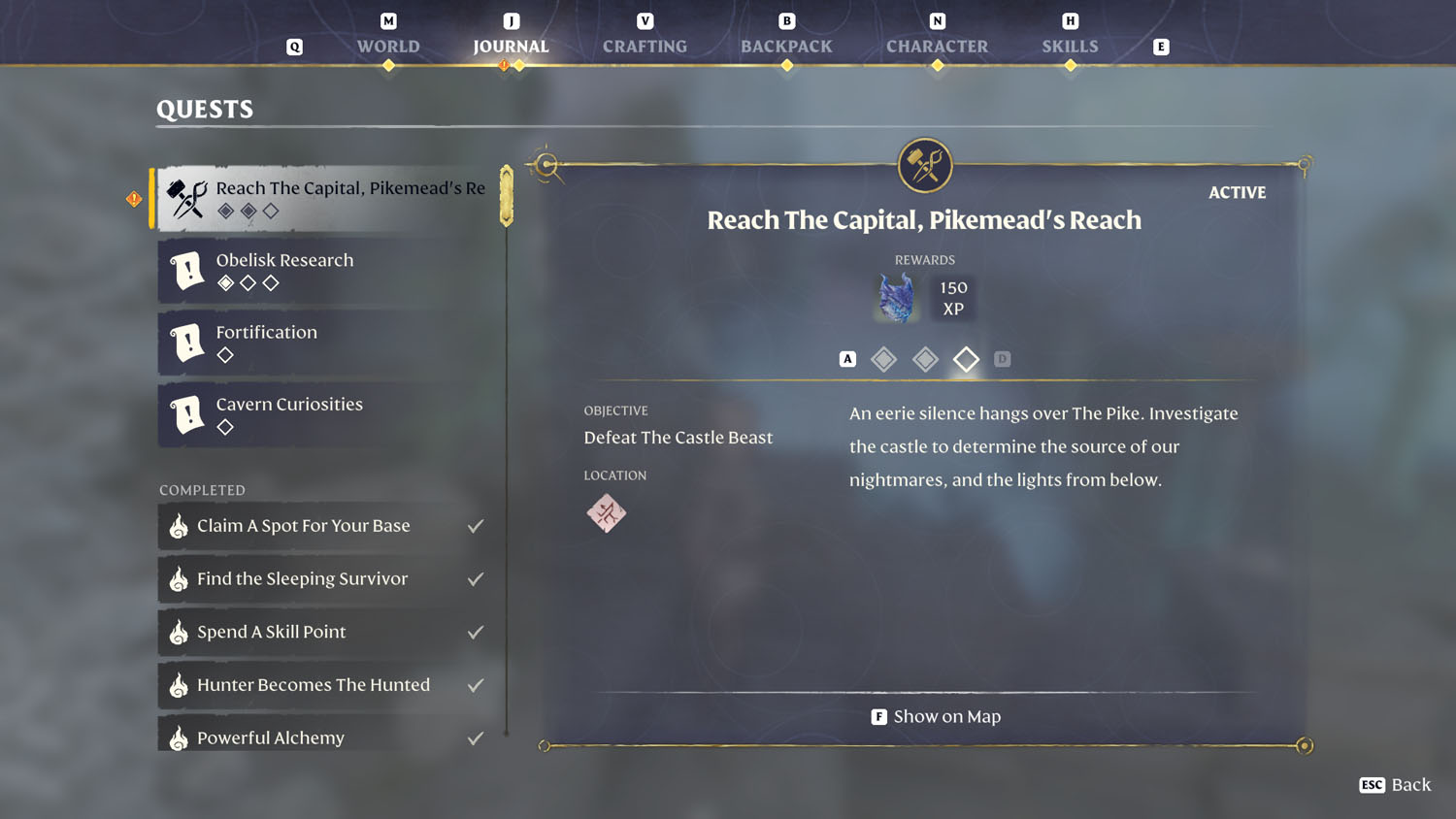1456x819 pixels.
Task: Click the checkmark on Hunter Becomes The Hunted
Action: (475, 684)
